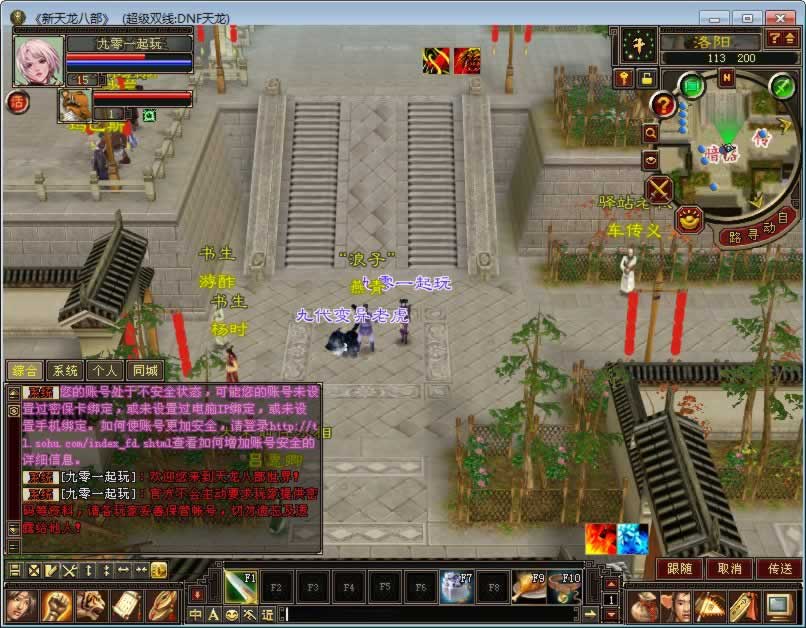
Task: Open the crossed swords icon beside minimap
Action: coord(659,189)
